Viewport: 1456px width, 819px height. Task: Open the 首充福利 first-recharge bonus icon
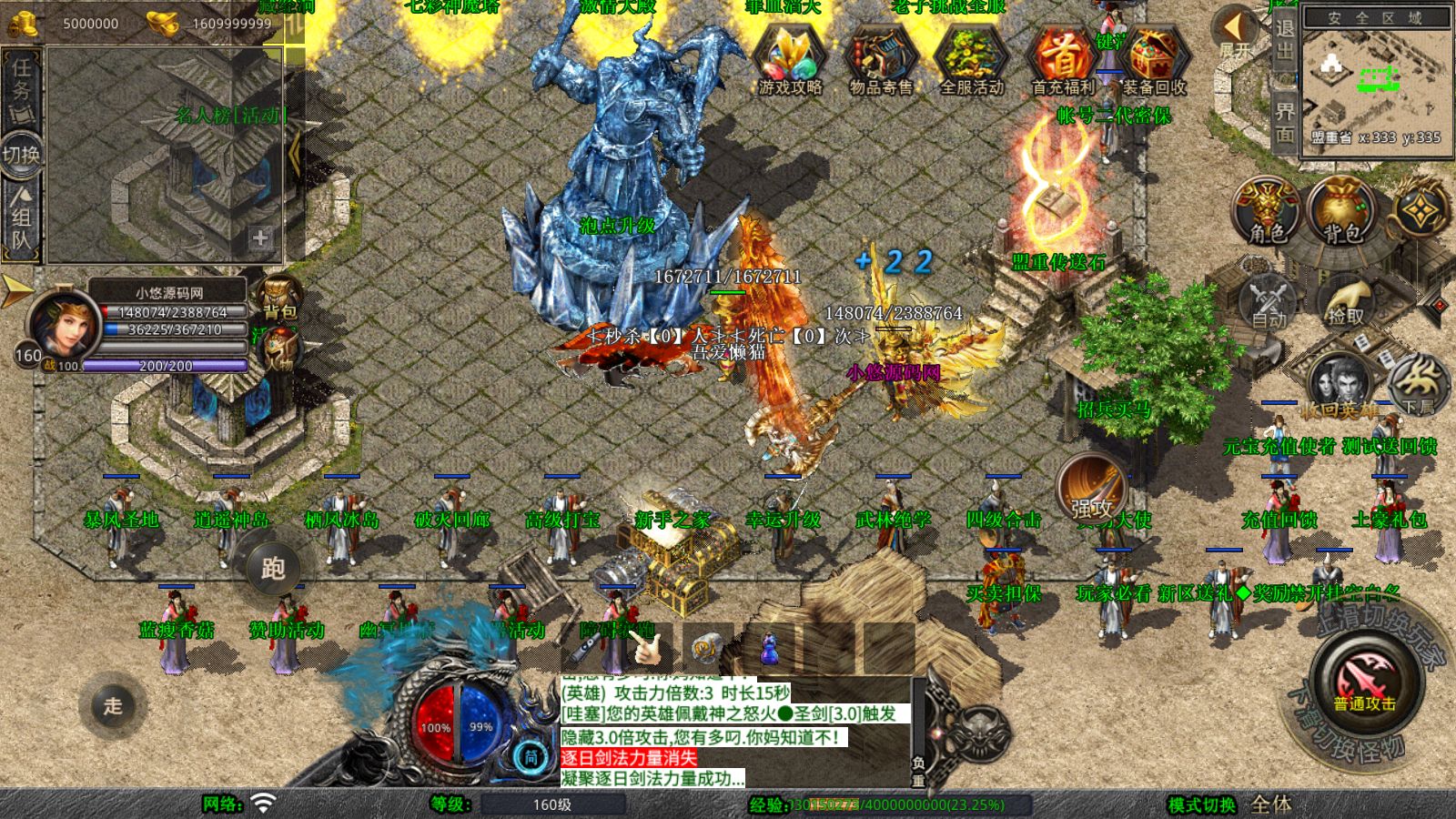coord(1063,60)
